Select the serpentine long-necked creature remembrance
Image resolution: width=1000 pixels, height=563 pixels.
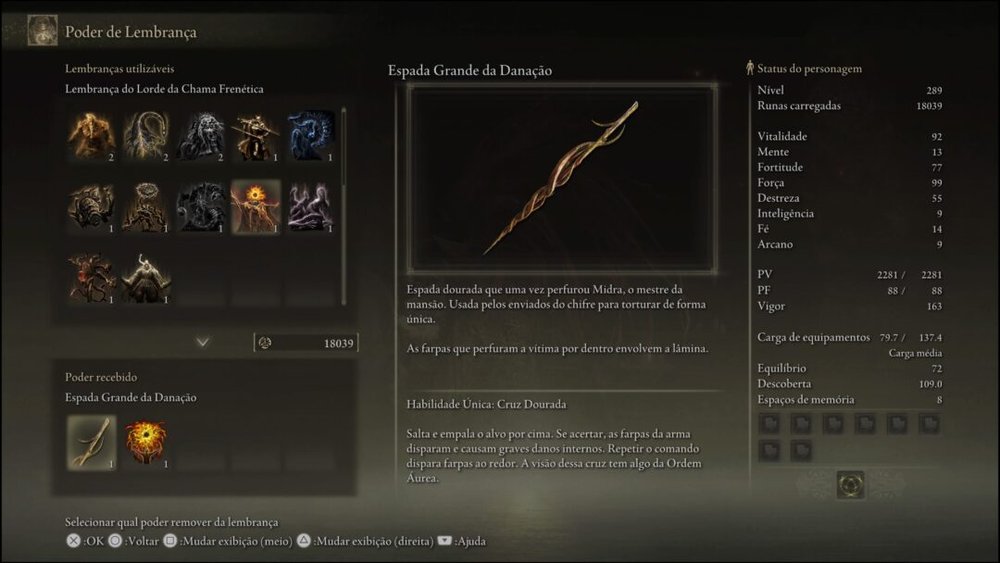coord(145,136)
